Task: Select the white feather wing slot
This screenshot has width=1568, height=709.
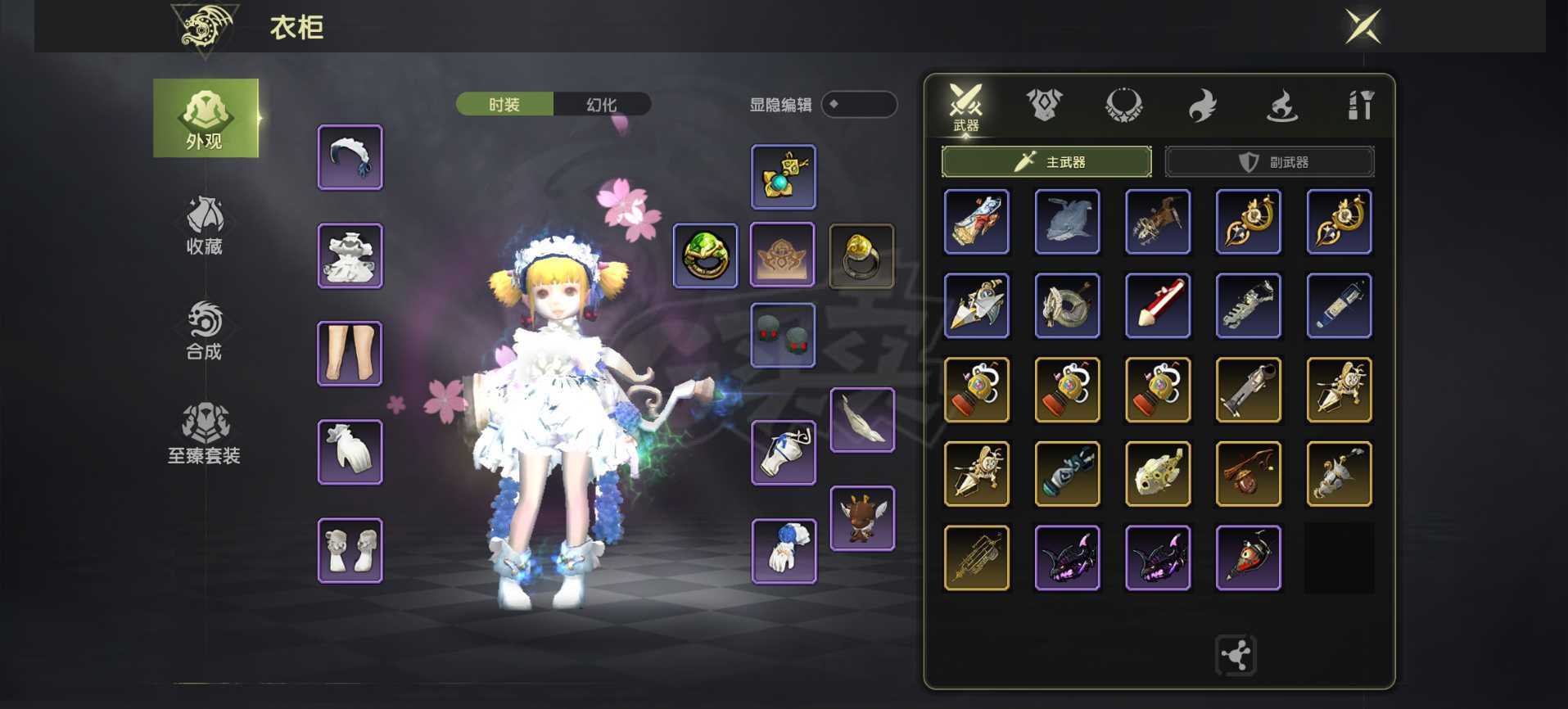Action: tap(862, 420)
